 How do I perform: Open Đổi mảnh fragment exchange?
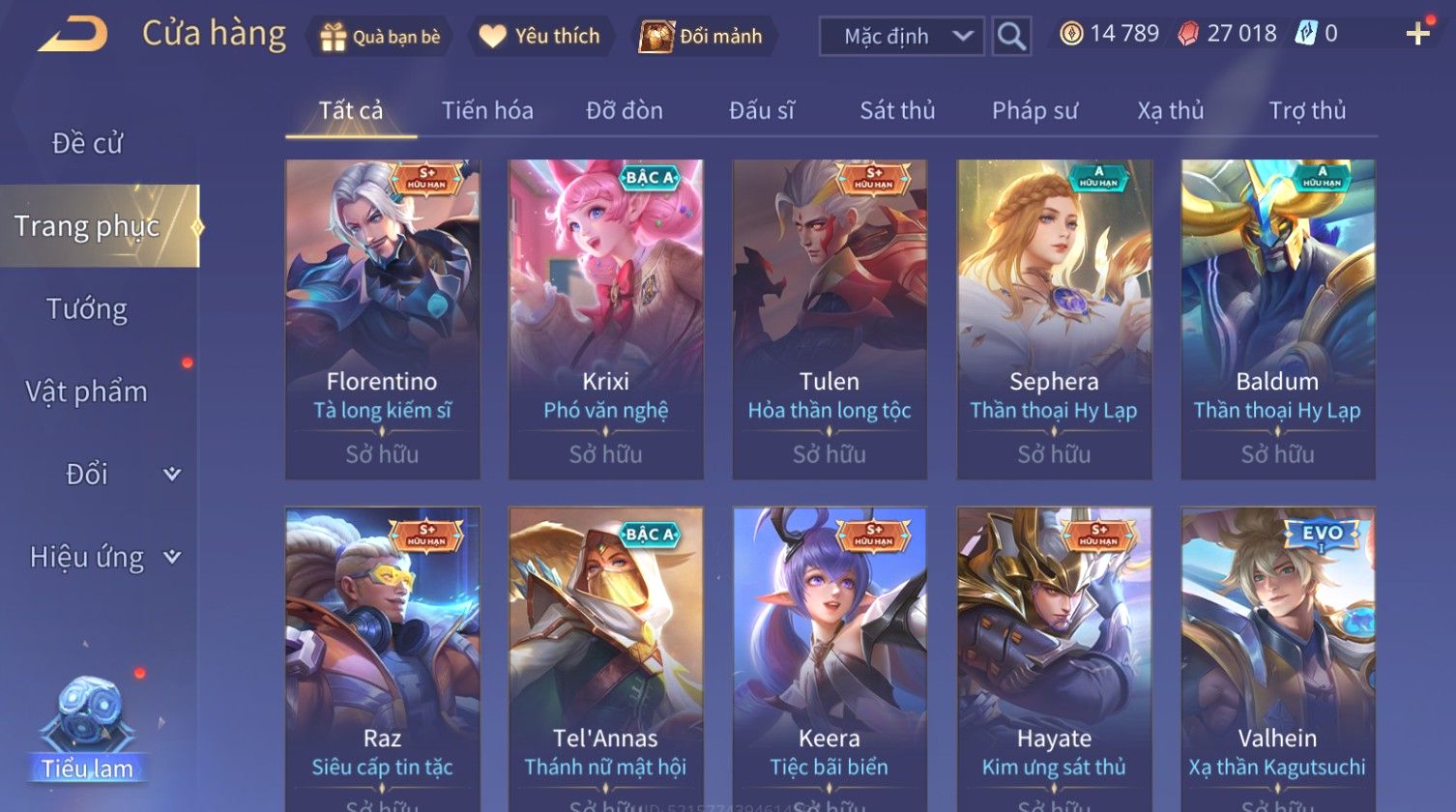click(x=703, y=37)
